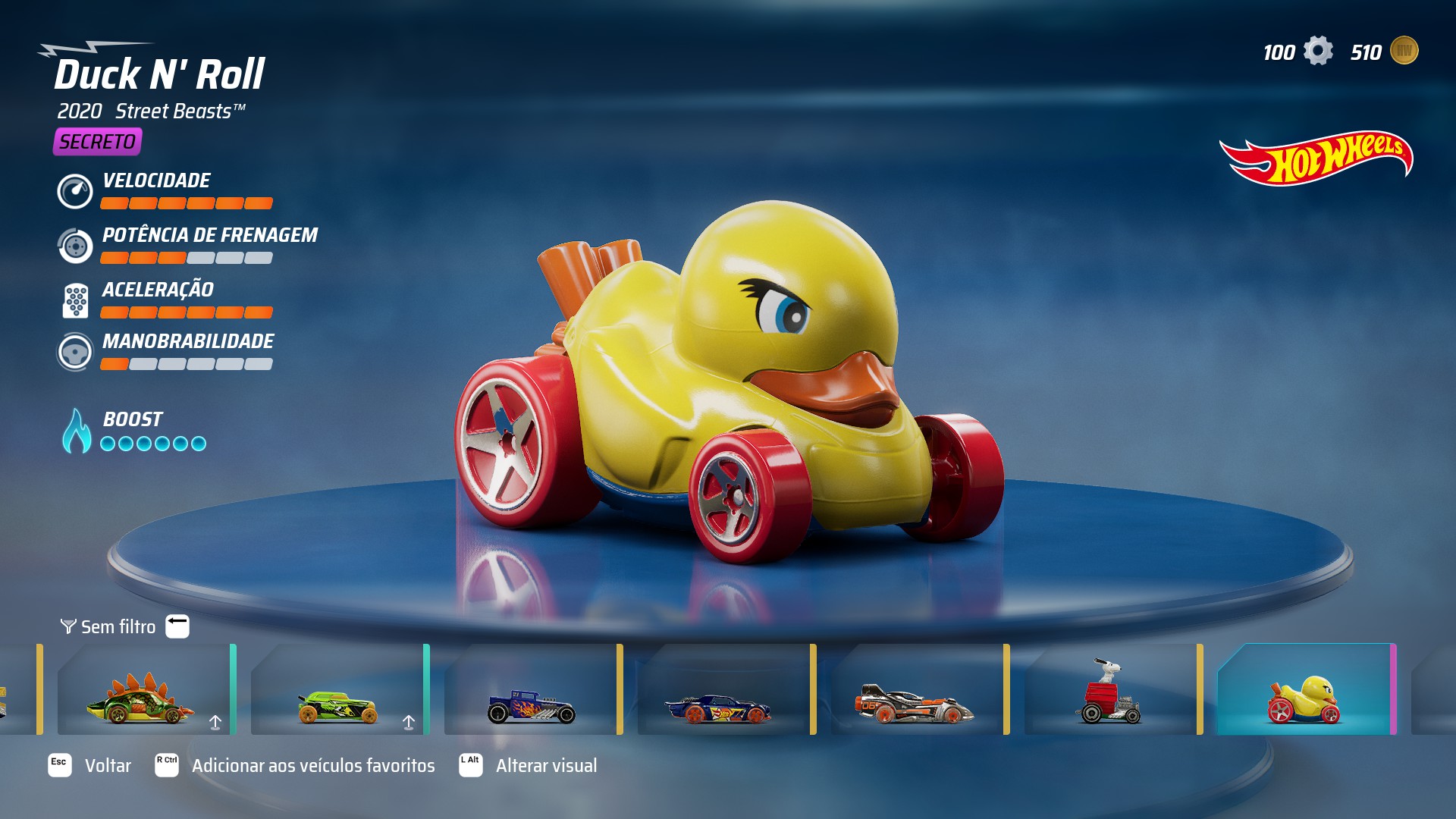Click the SECRETO rarity badge
This screenshot has width=1456, height=819.
(x=97, y=140)
